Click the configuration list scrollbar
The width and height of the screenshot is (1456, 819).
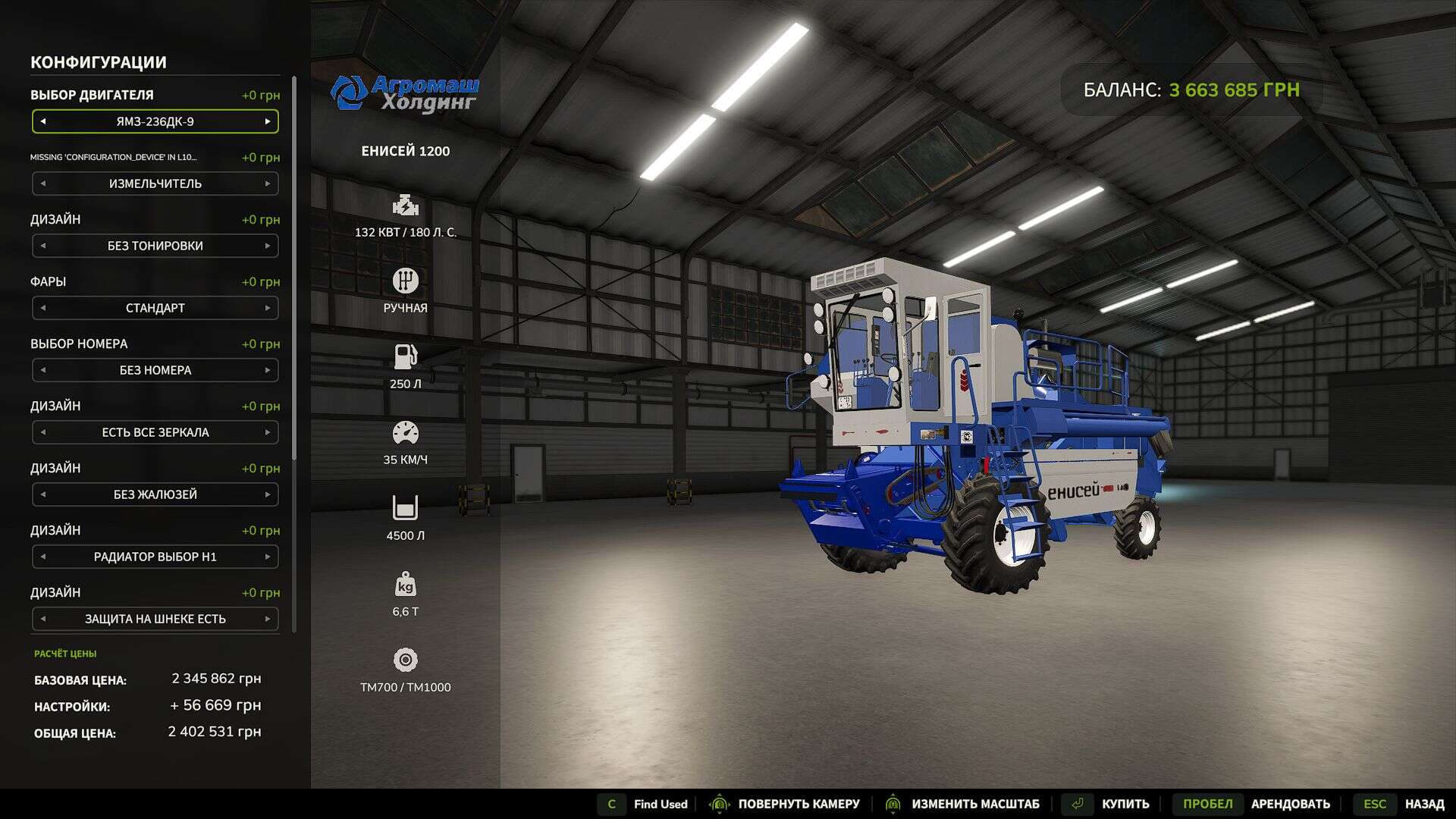pos(293,303)
